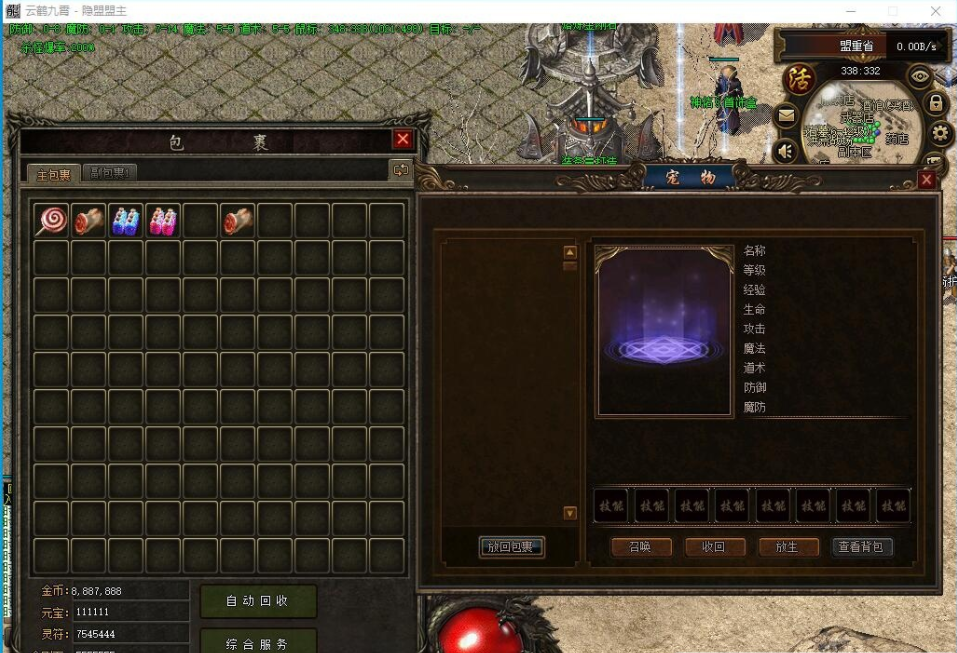Select the blue potion bundle
This screenshot has width=957, height=653.
tap(126, 220)
